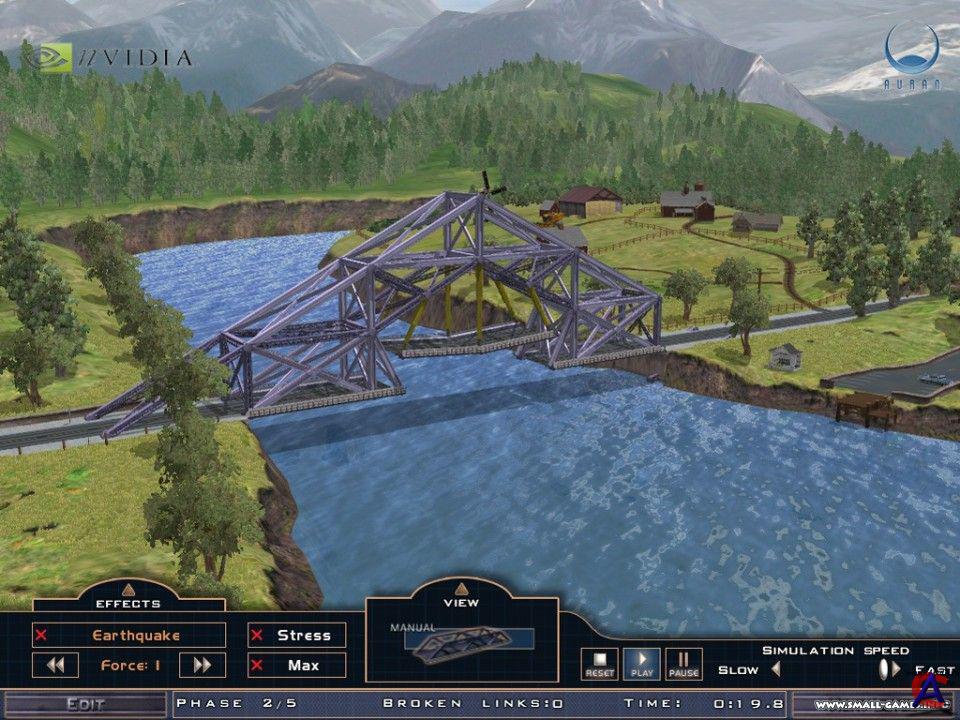This screenshot has width=960, height=720.
Task: Pause the simulation
Action: point(684,664)
